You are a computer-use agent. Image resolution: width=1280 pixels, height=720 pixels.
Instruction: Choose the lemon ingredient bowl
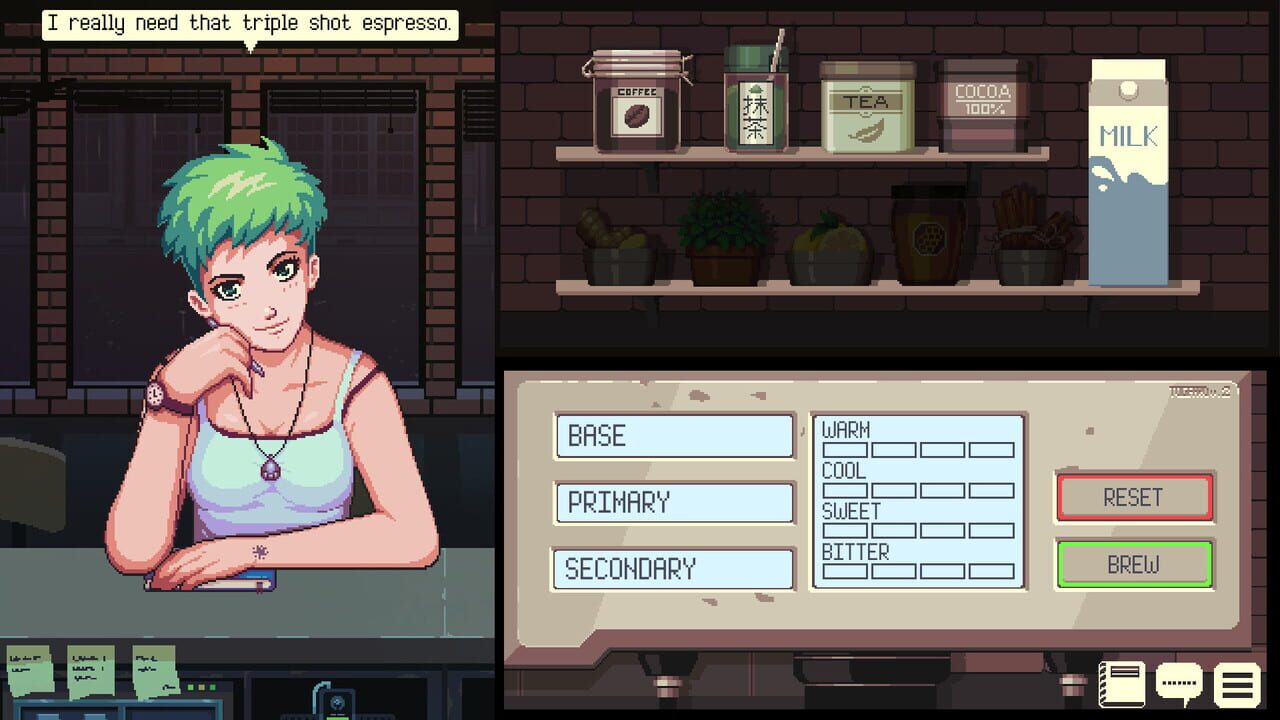(826, 245)
